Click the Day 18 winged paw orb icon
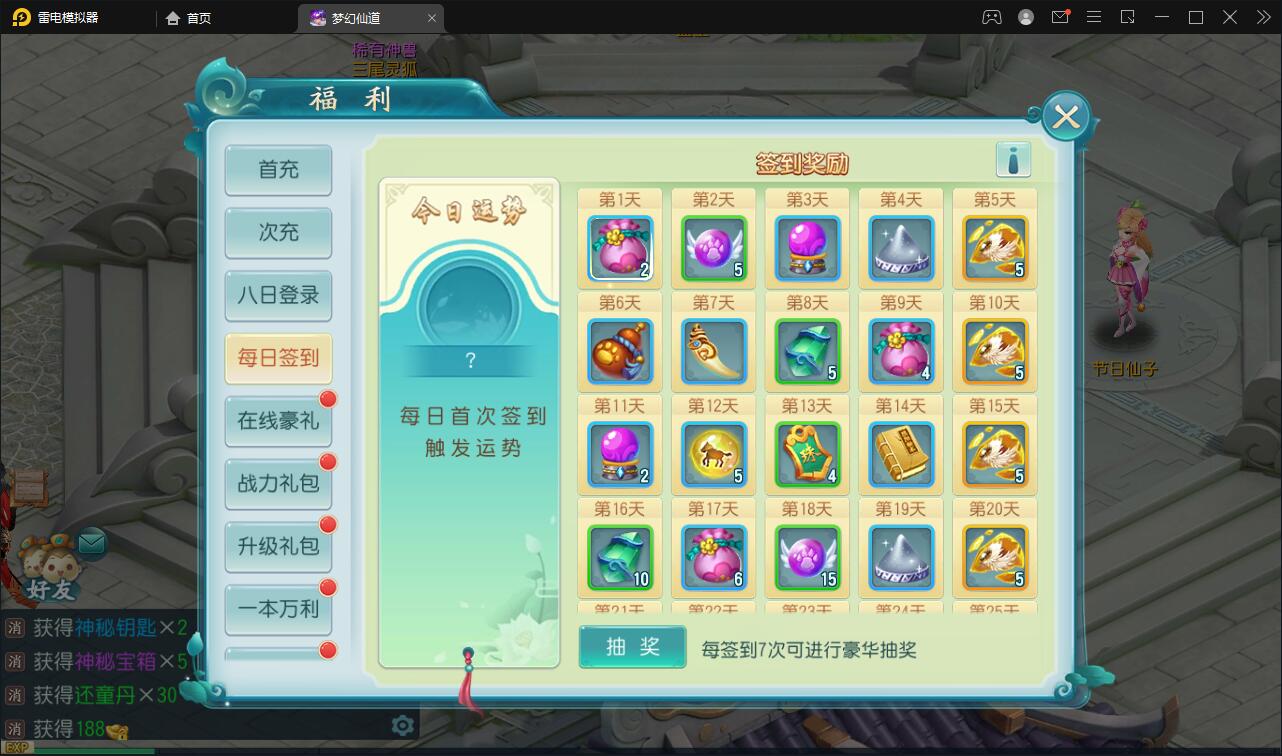Viewport: 1282px width, 756px height. (x=807, y=558)
